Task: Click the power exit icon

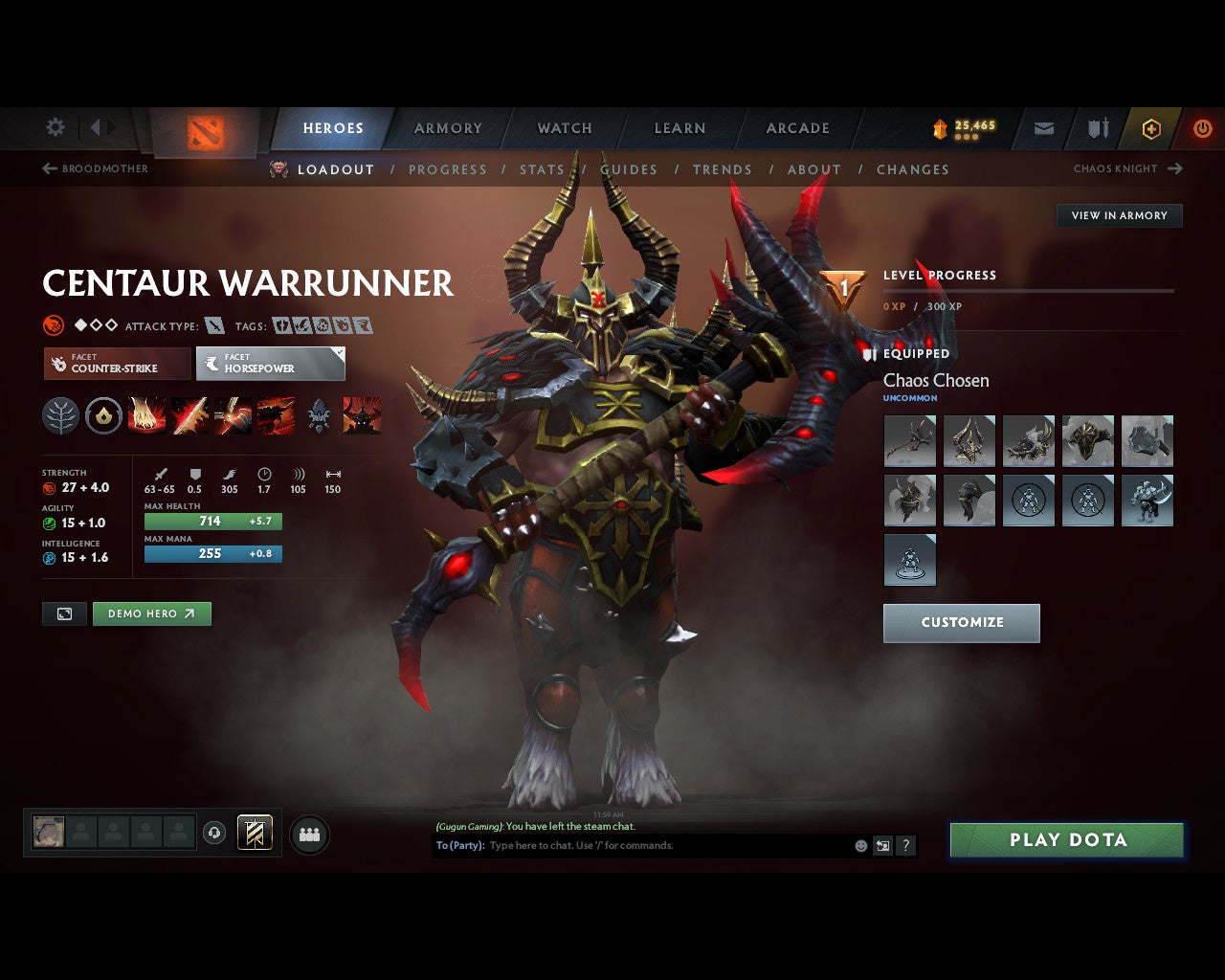Action: point(1202,128)
